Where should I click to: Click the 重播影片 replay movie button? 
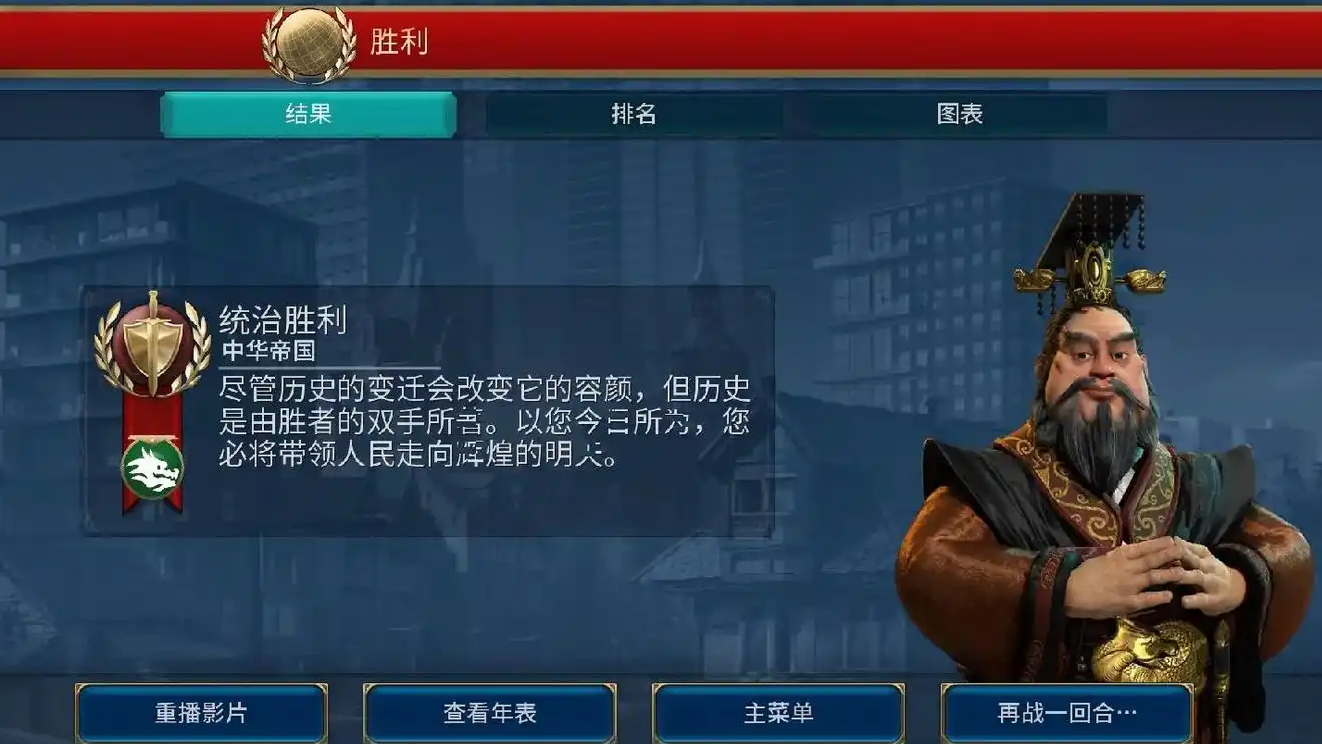200,713
